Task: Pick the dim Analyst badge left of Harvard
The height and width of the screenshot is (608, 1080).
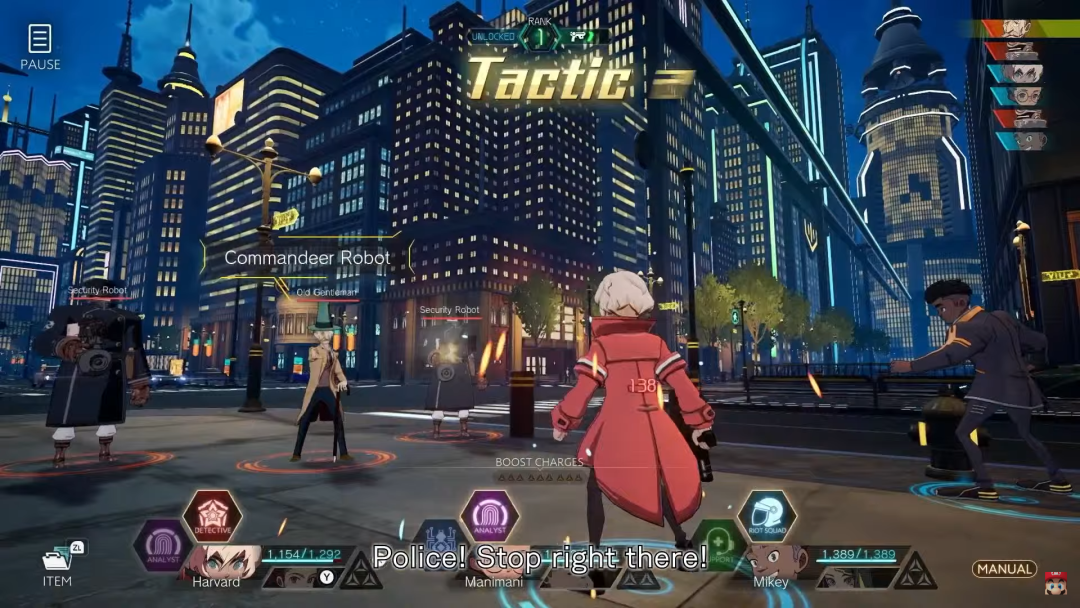Action: [163, 546]
